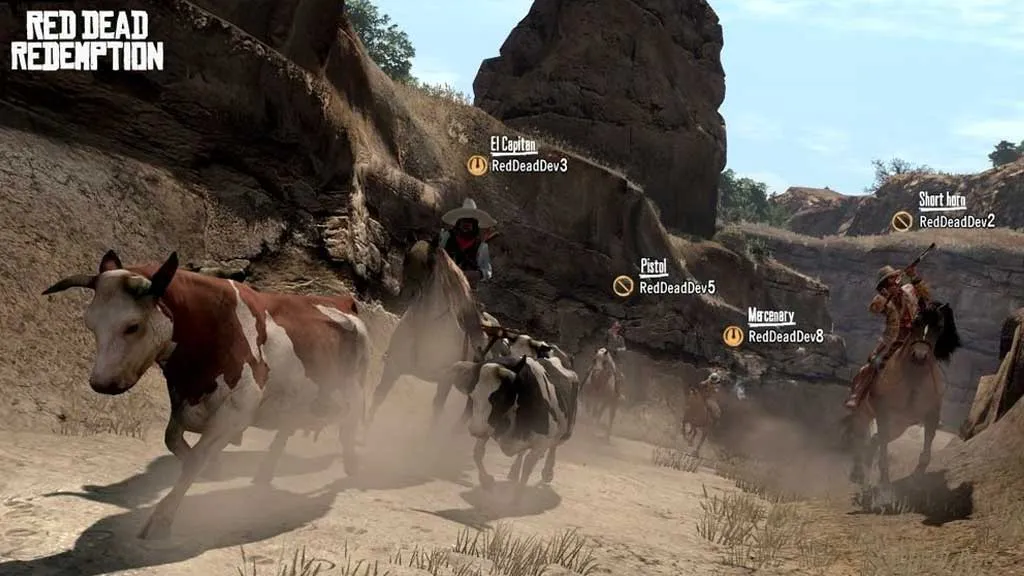Viewport: 1024px width, 576px height.
Task: Click the Red Dead Redemption logo
Action: tap(87, 41)
